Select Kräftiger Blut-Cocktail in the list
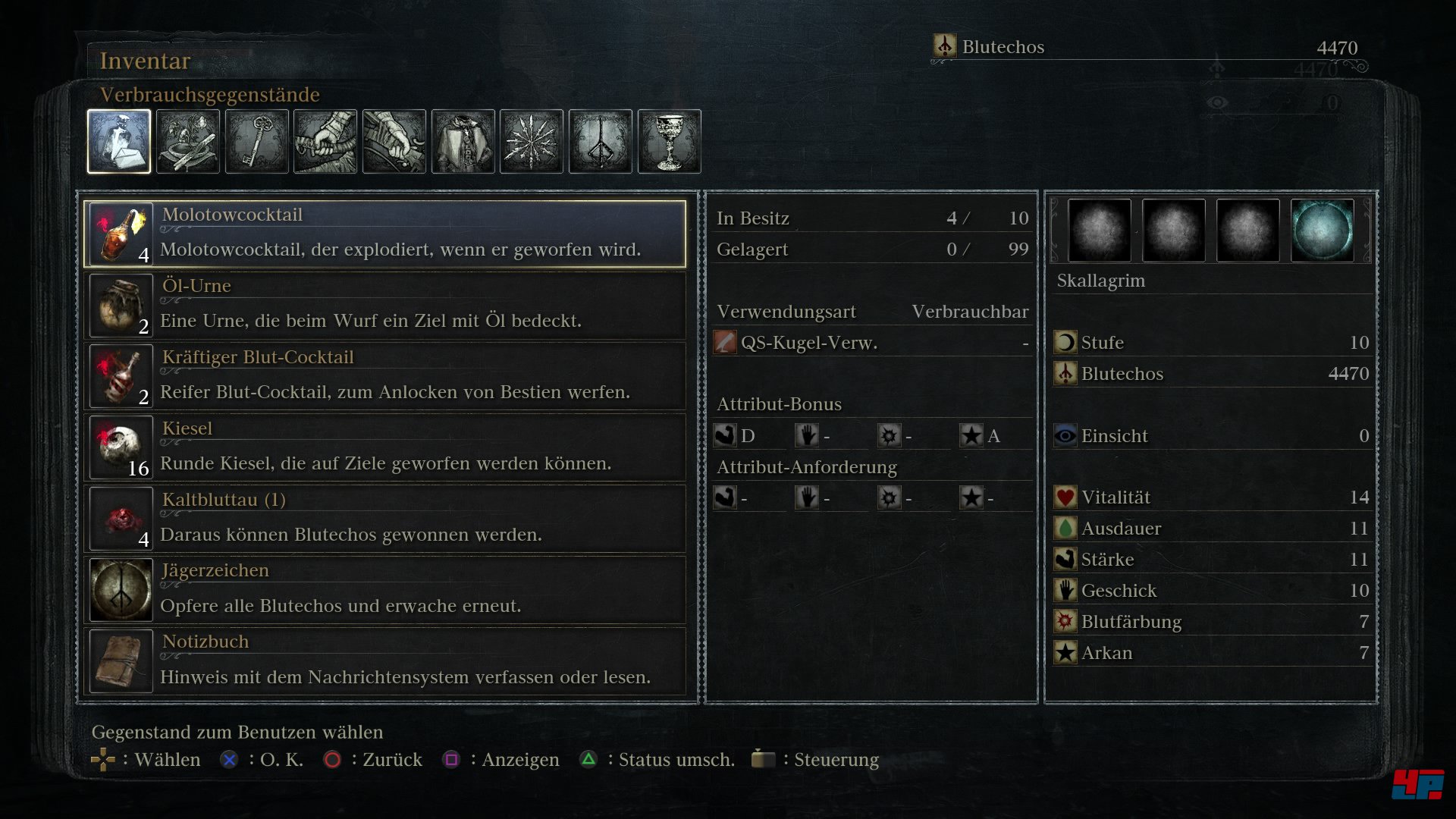This screenshot has height=819, width=1456. pyautogui.click(x=385, y=376)
